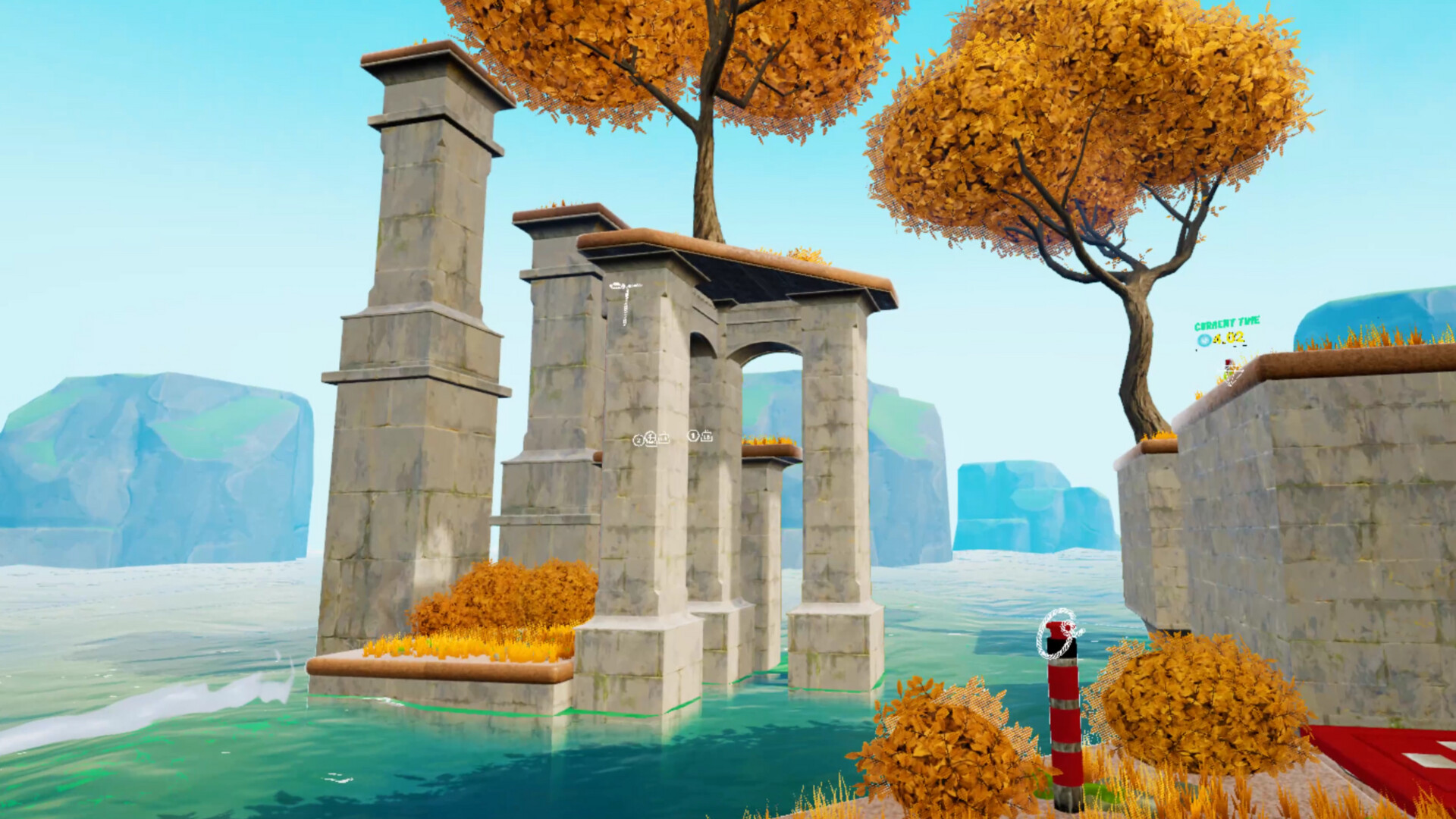Select the clock icon beside CURRENT TIME
Screen dimensions: 1456x819
click(1204, 339)
